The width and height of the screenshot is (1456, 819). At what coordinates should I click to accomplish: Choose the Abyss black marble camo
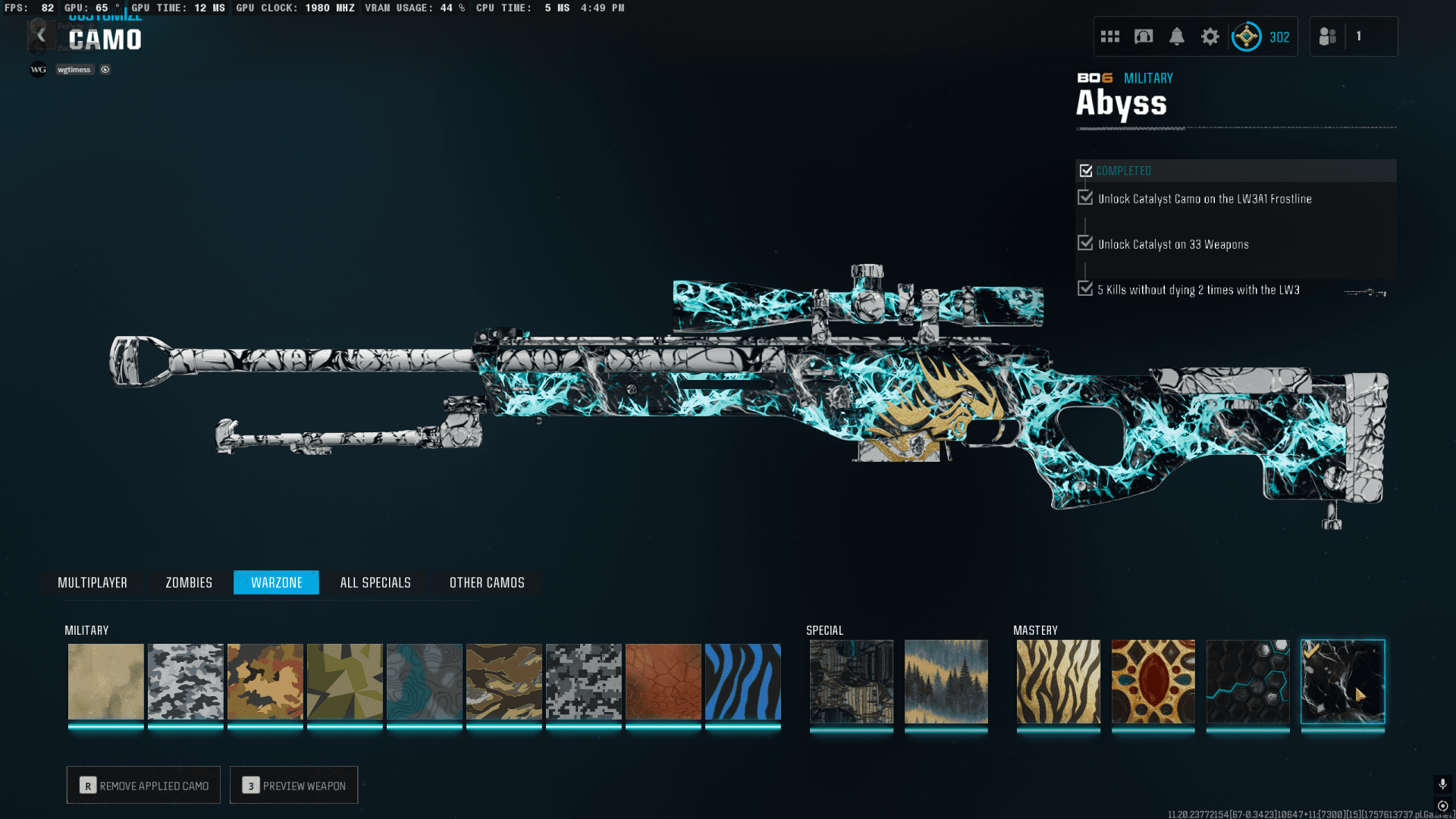[1342, 681]
